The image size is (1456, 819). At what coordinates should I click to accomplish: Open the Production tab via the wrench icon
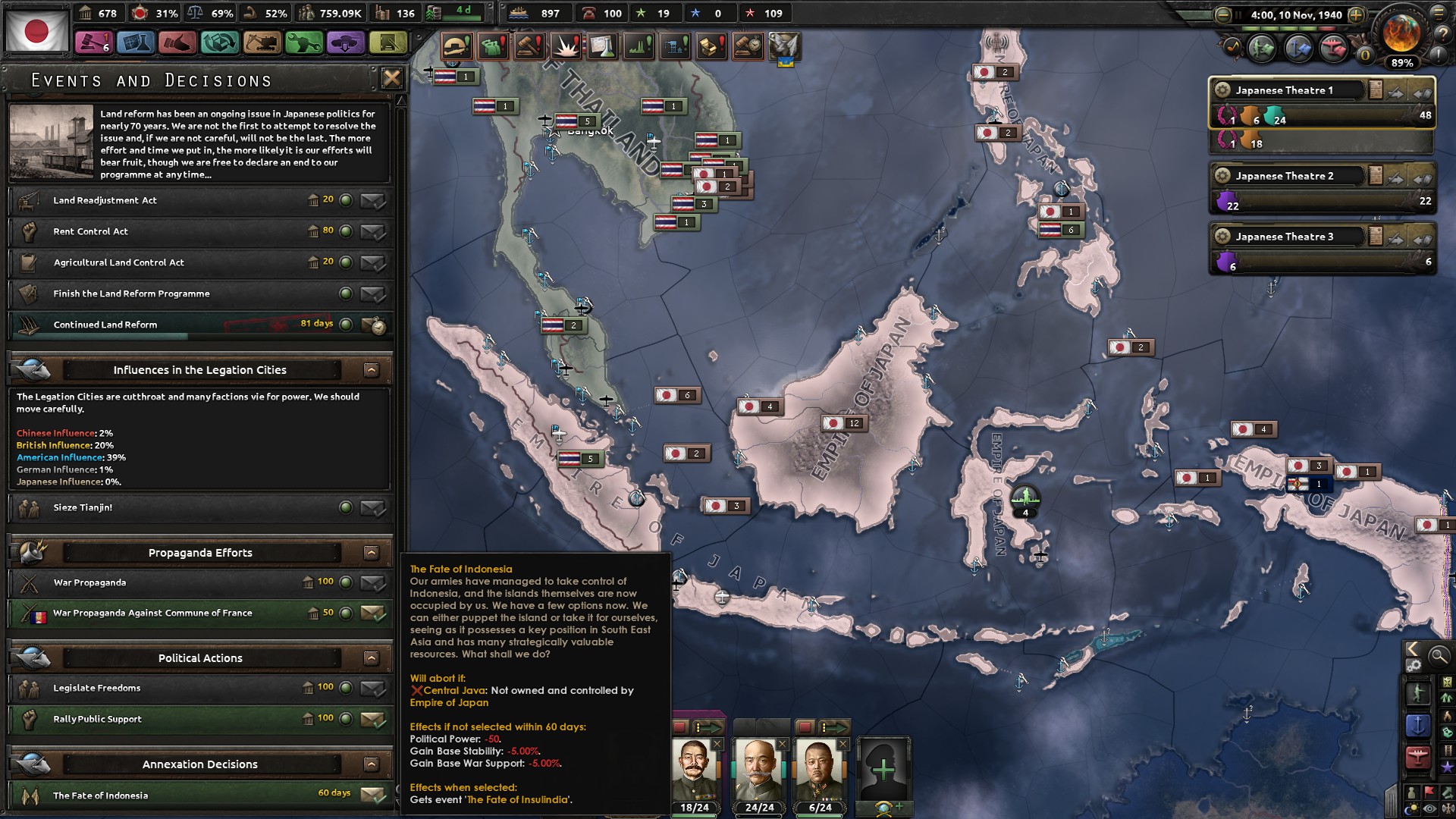tap(305, 43)
